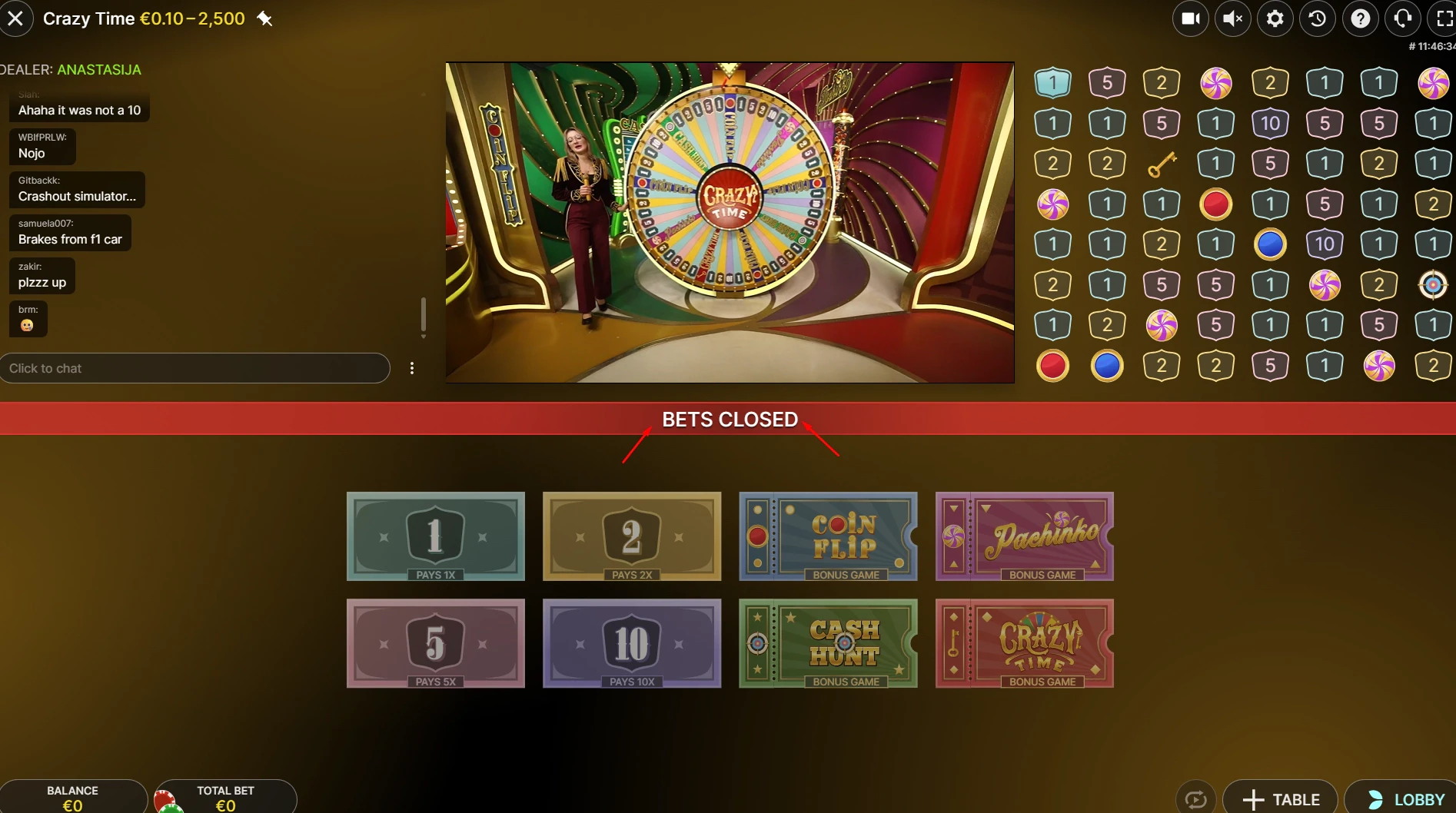Click the chat input field
The height and width of the screenshot is (813, 1456).
pyautogui.click(x=196, y=368)
